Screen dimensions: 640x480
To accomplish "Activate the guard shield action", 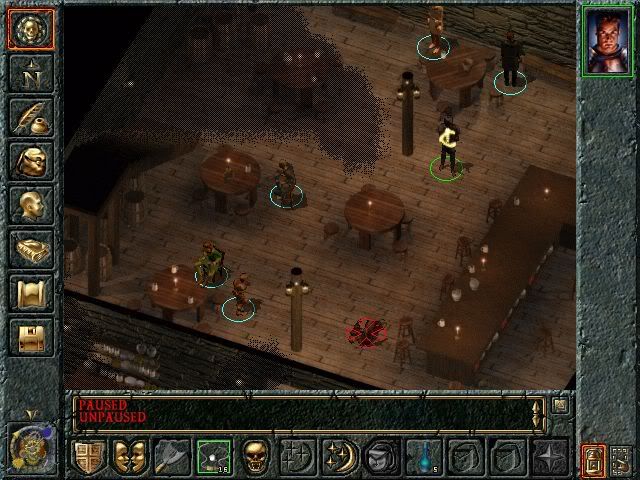I will coord(89,457).
